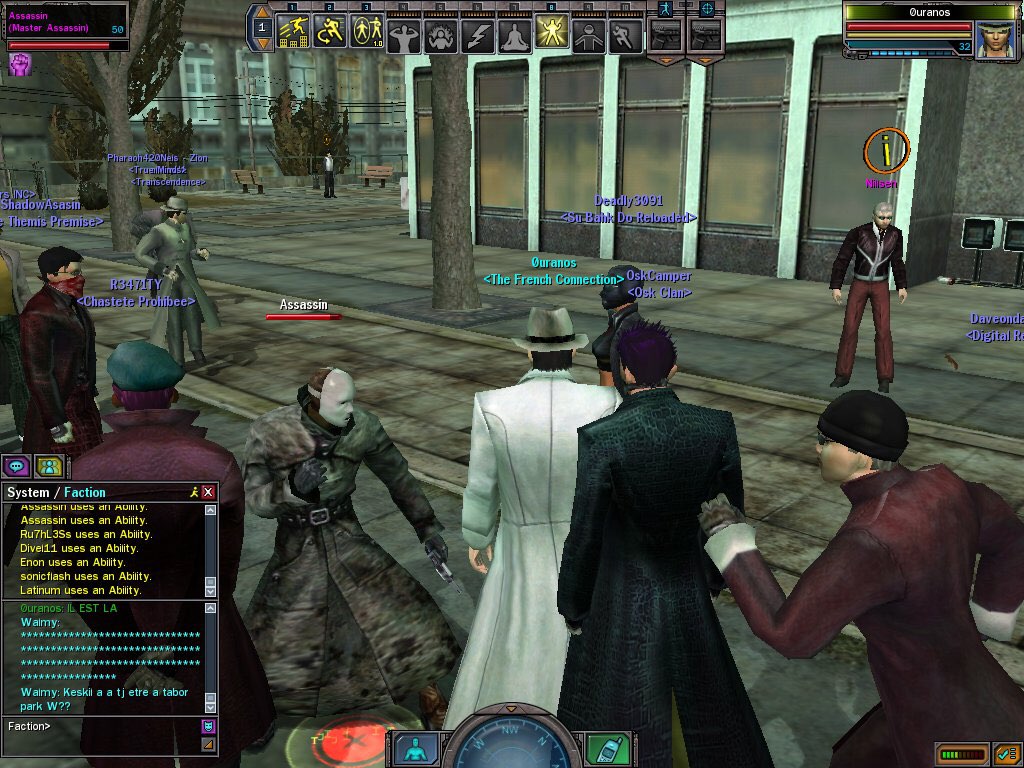Activate the running figure ability in slot 10
This screenshot has height=768, width=1024.
pos(626,37)
